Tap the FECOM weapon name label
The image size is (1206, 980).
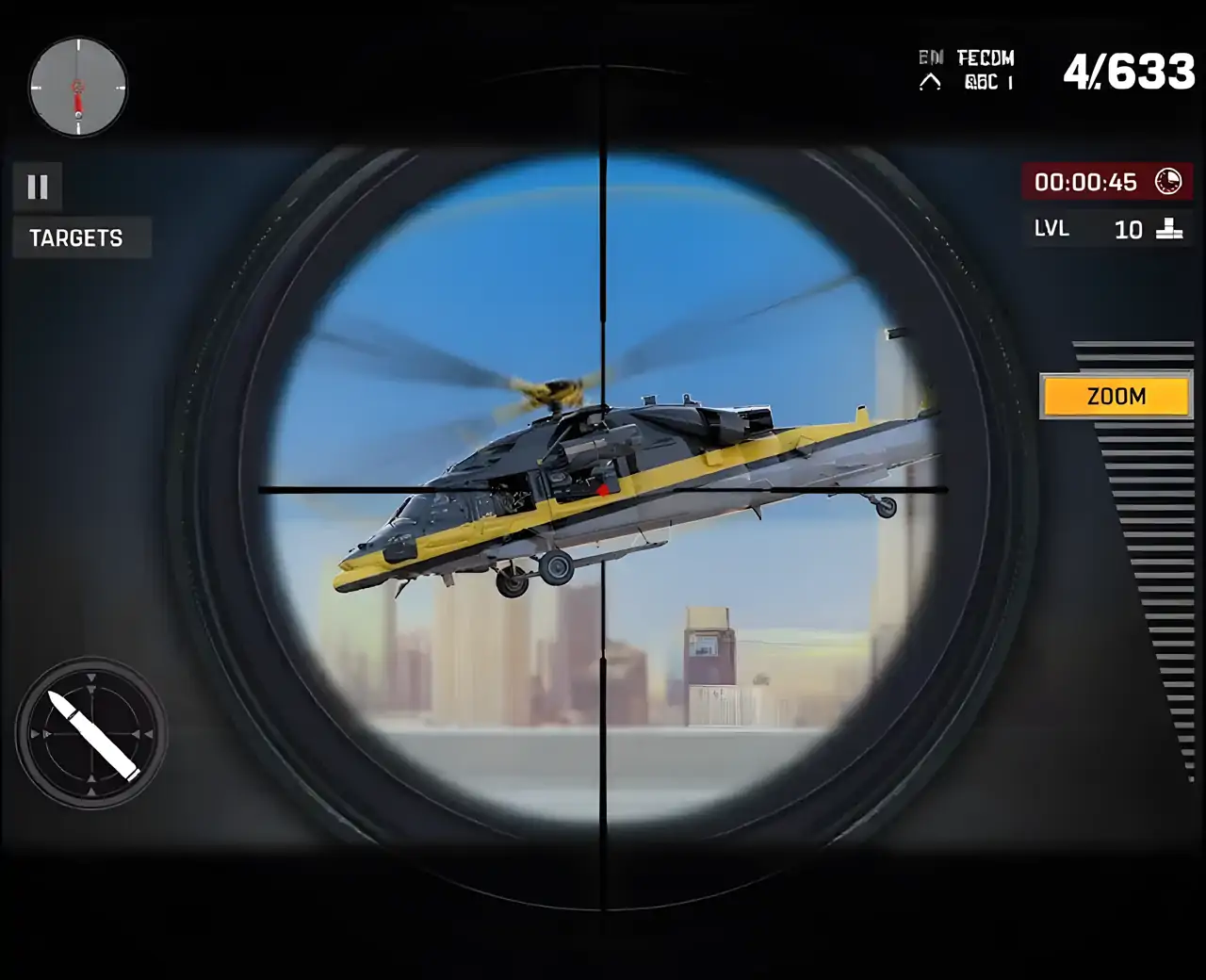click(986, 58)
